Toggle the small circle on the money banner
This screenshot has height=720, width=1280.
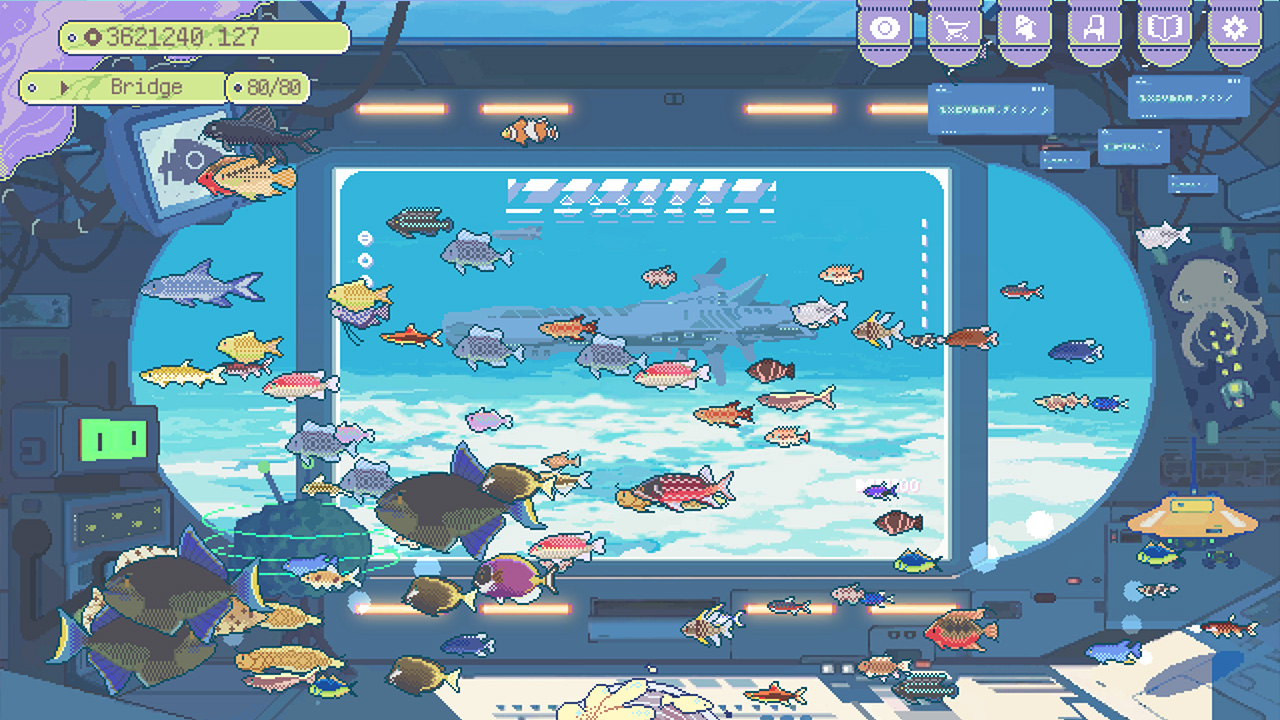click(x=72, y=38)
